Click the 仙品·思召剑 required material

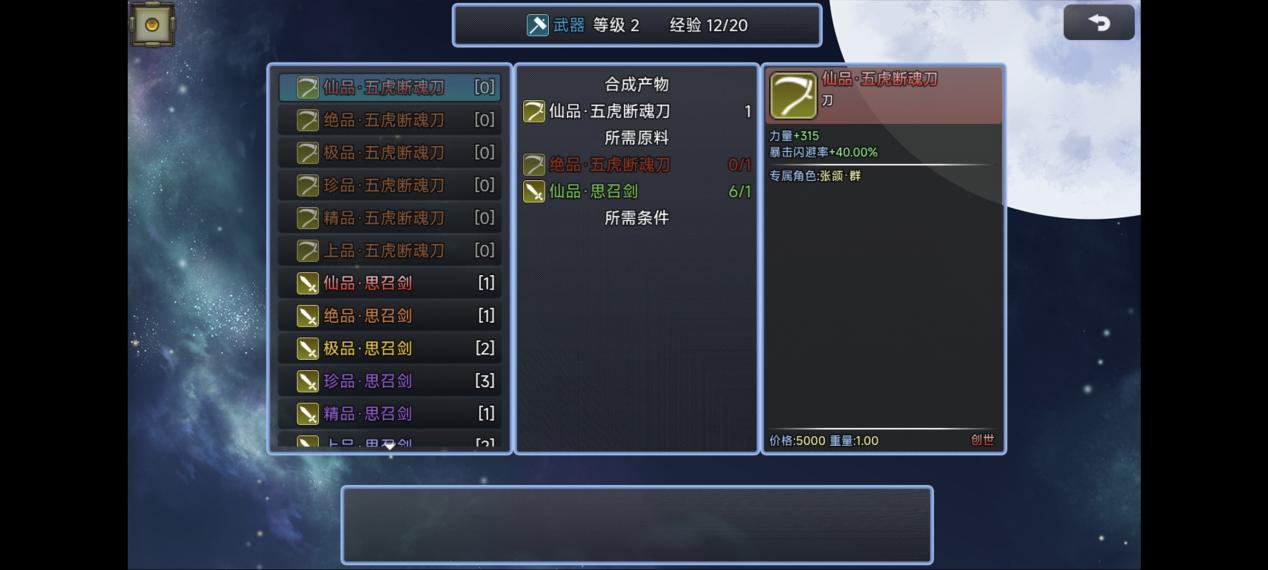[593, 191]
